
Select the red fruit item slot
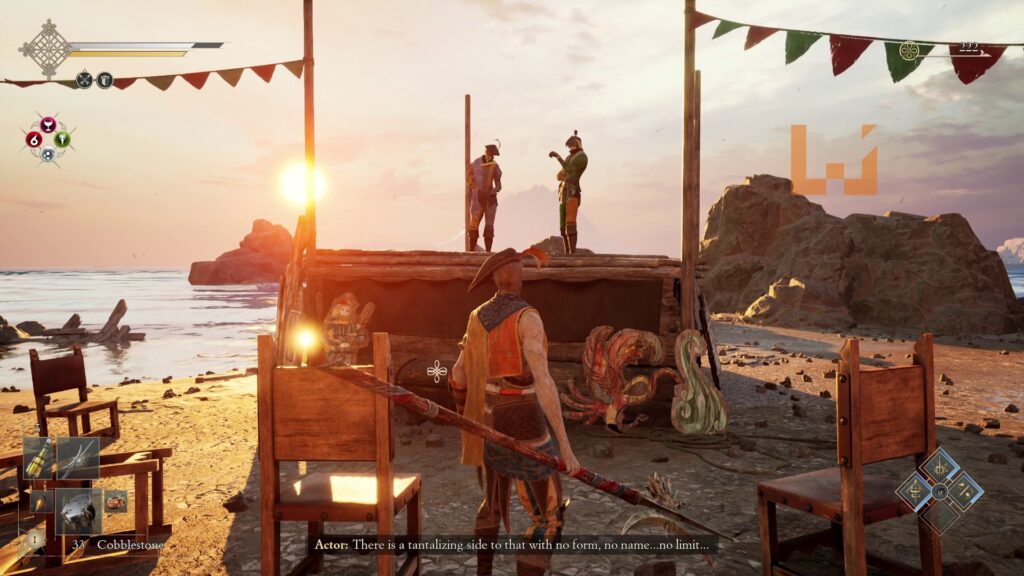[116, 500]
